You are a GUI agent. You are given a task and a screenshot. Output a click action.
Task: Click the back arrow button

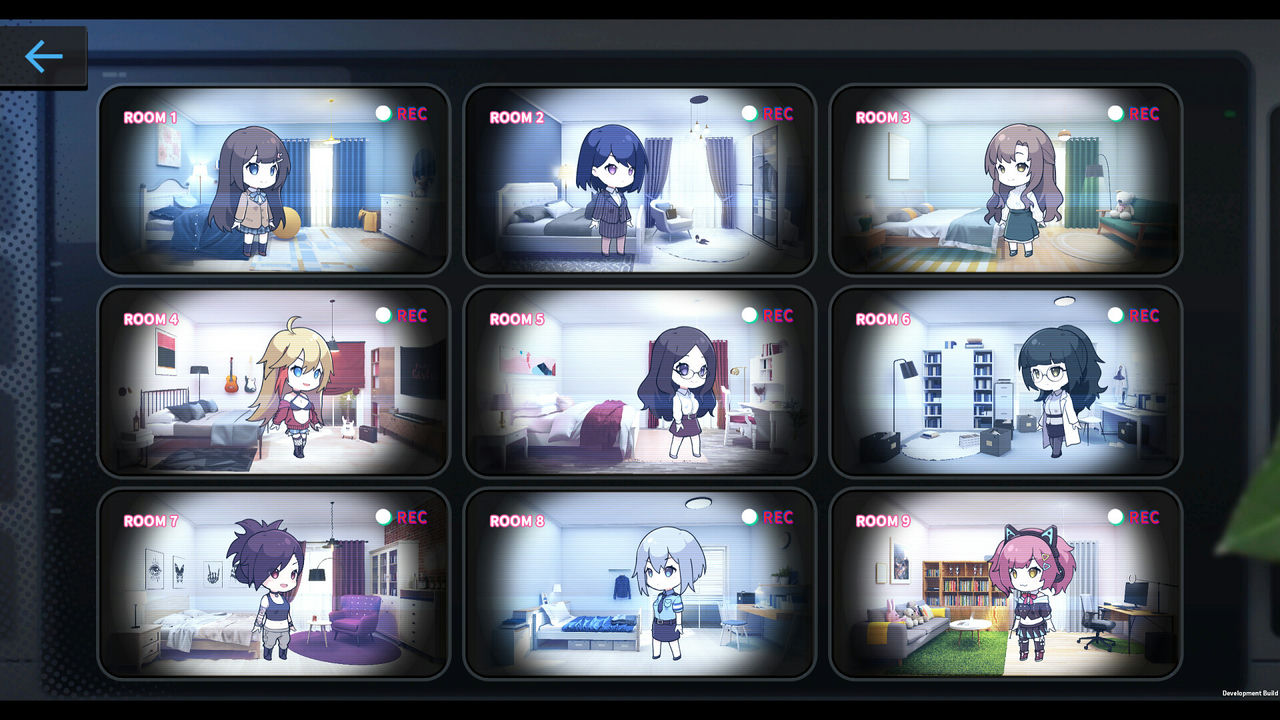pyautogui.click(x=42, y=57)
